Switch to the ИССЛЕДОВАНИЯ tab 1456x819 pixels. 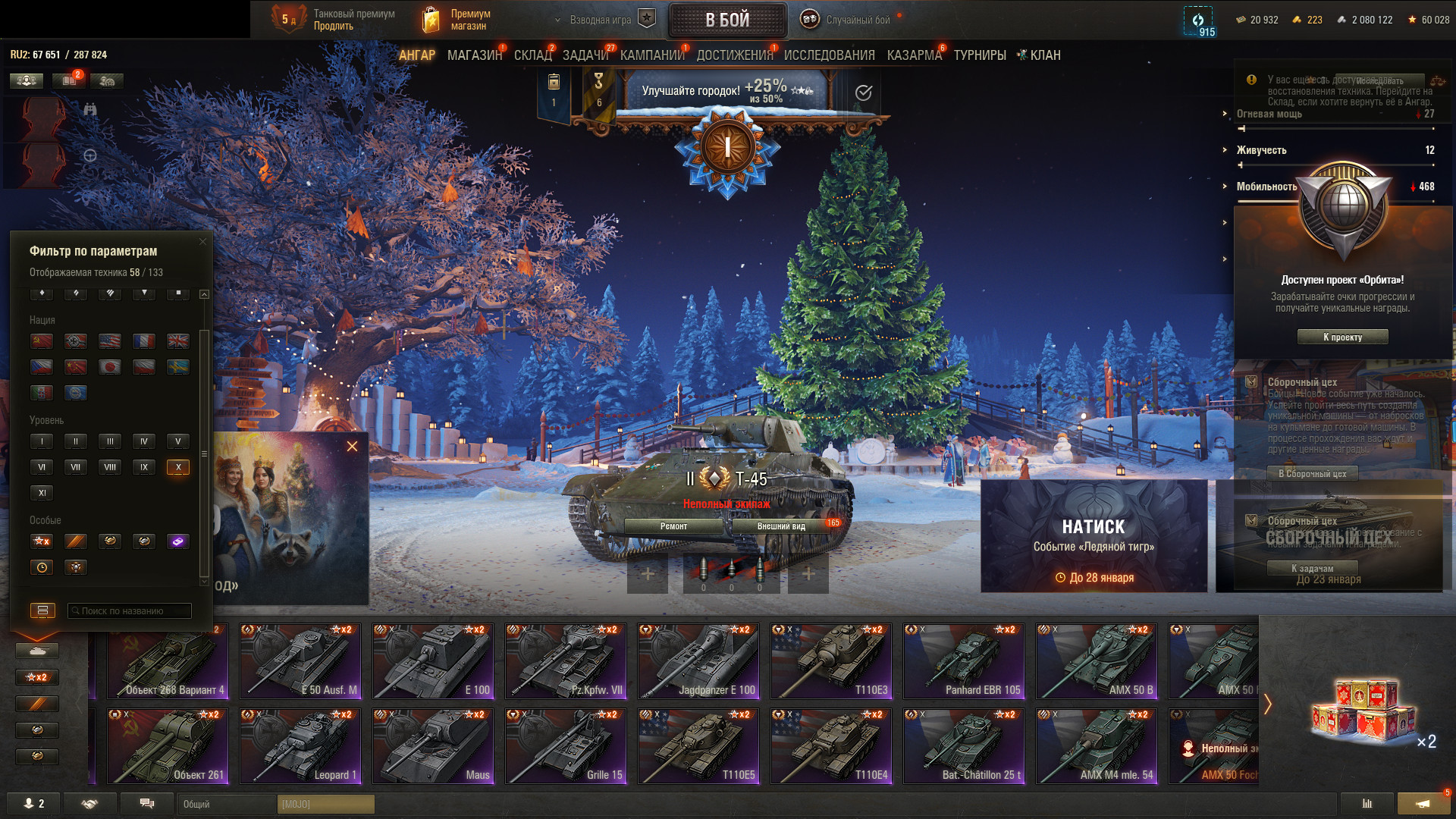pyautogui.click(x=829, y=55)
